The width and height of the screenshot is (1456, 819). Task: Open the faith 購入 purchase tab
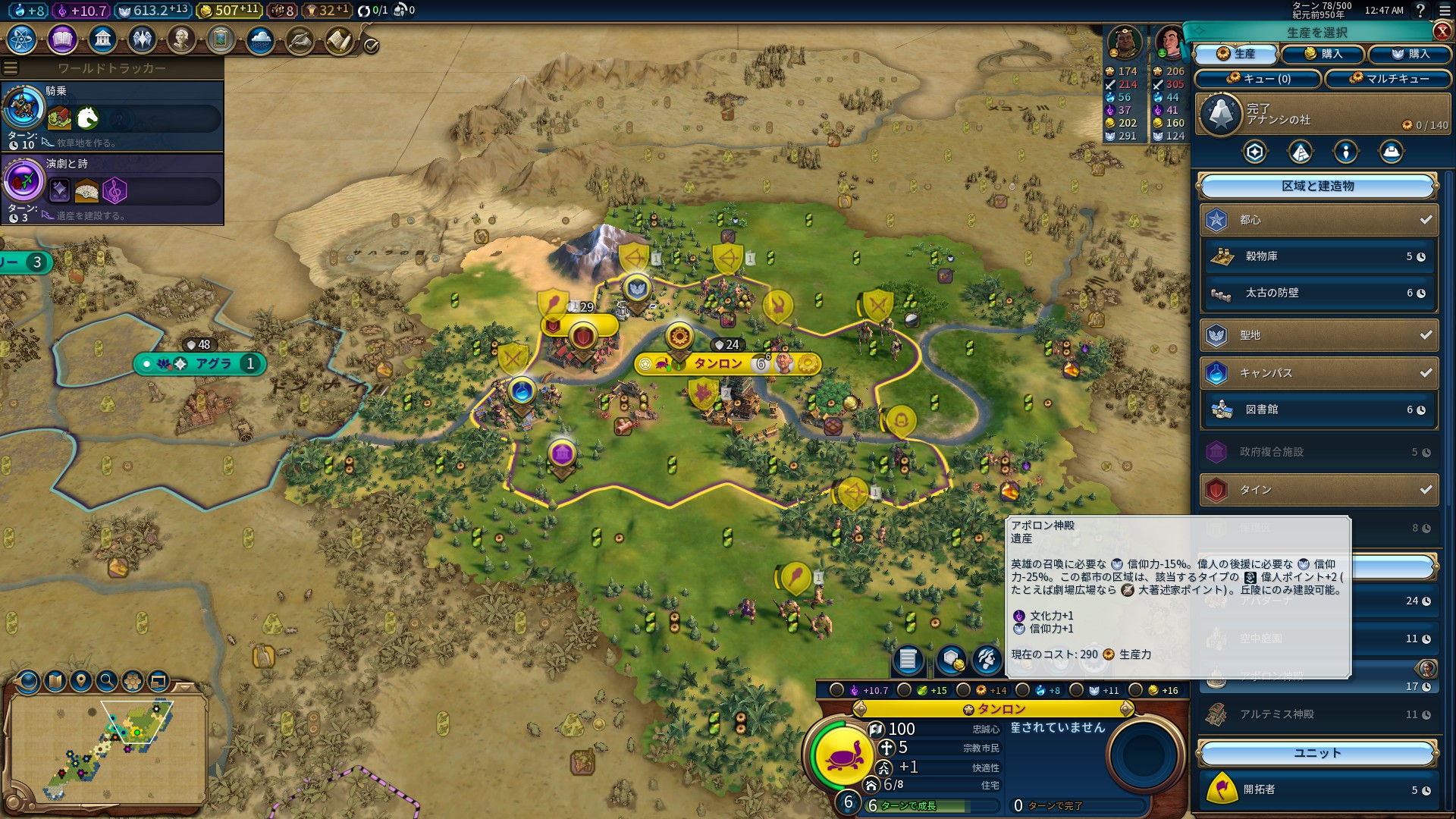[1410, 54]
